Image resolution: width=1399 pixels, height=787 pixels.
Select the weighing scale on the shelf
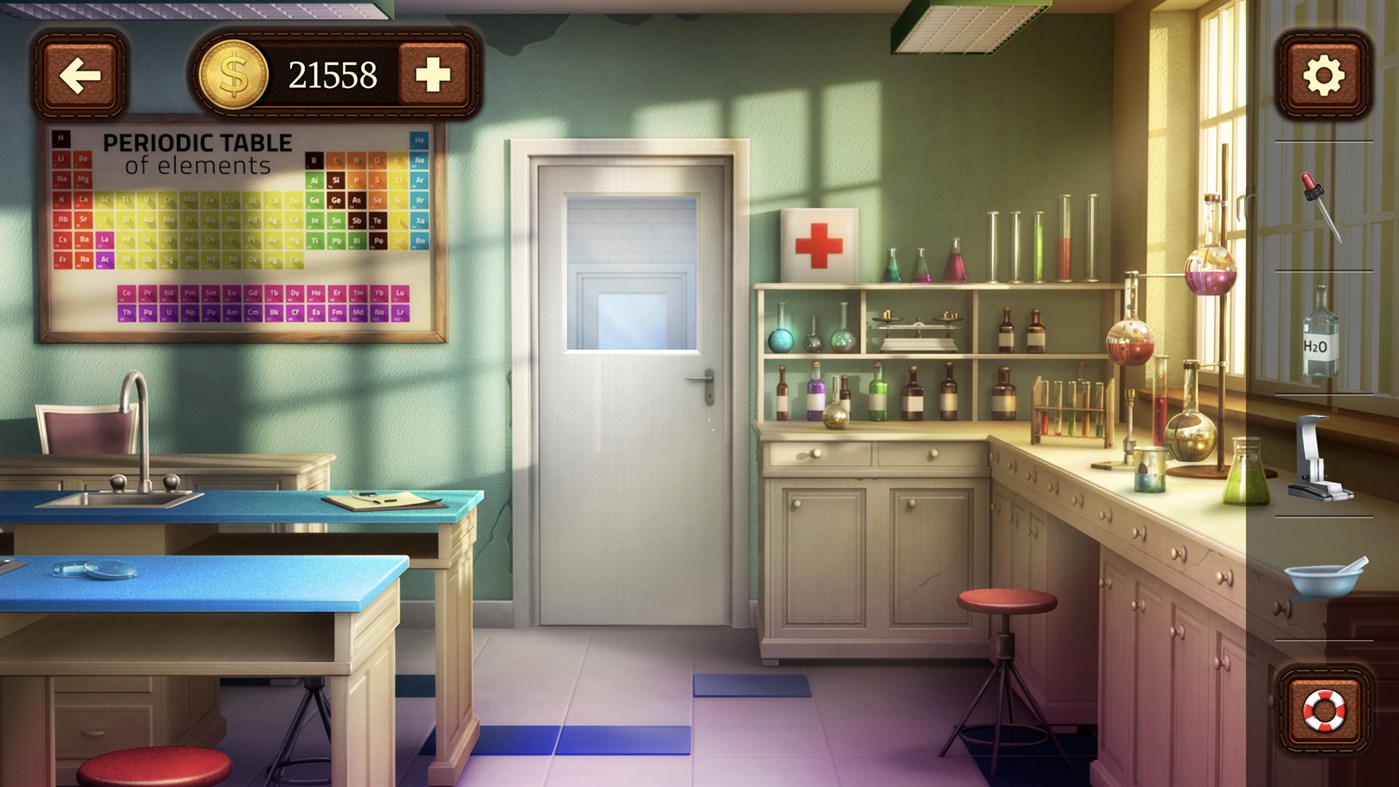click(x=920, y=325)
